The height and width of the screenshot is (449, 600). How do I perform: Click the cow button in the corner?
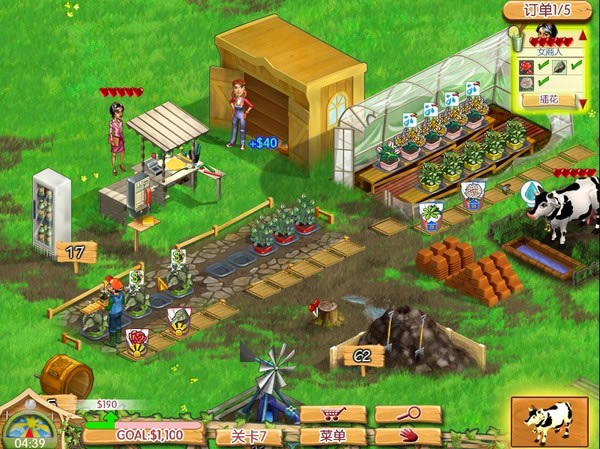click(548, 422)
